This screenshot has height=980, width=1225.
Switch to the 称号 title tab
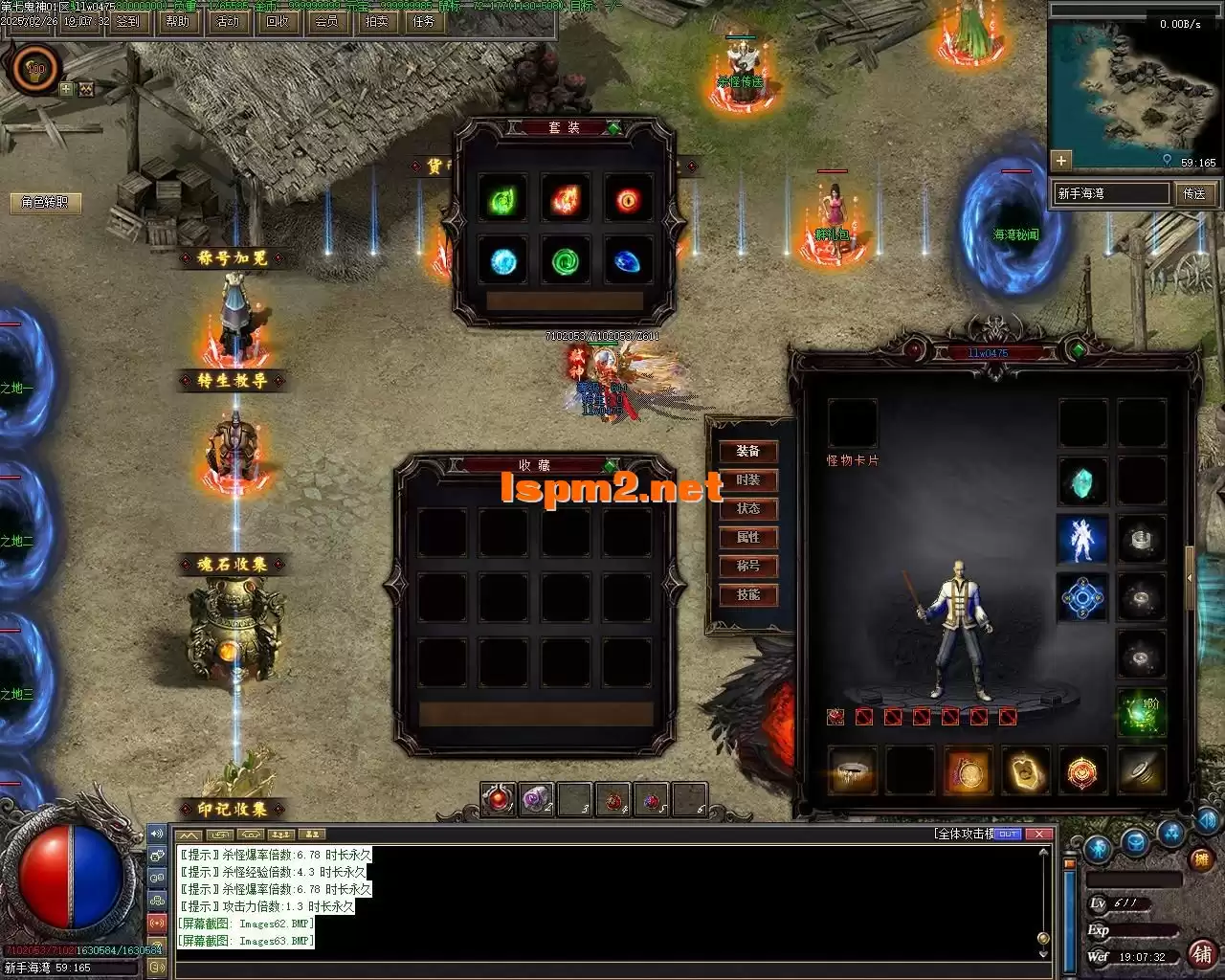click(x=748, y=567)
